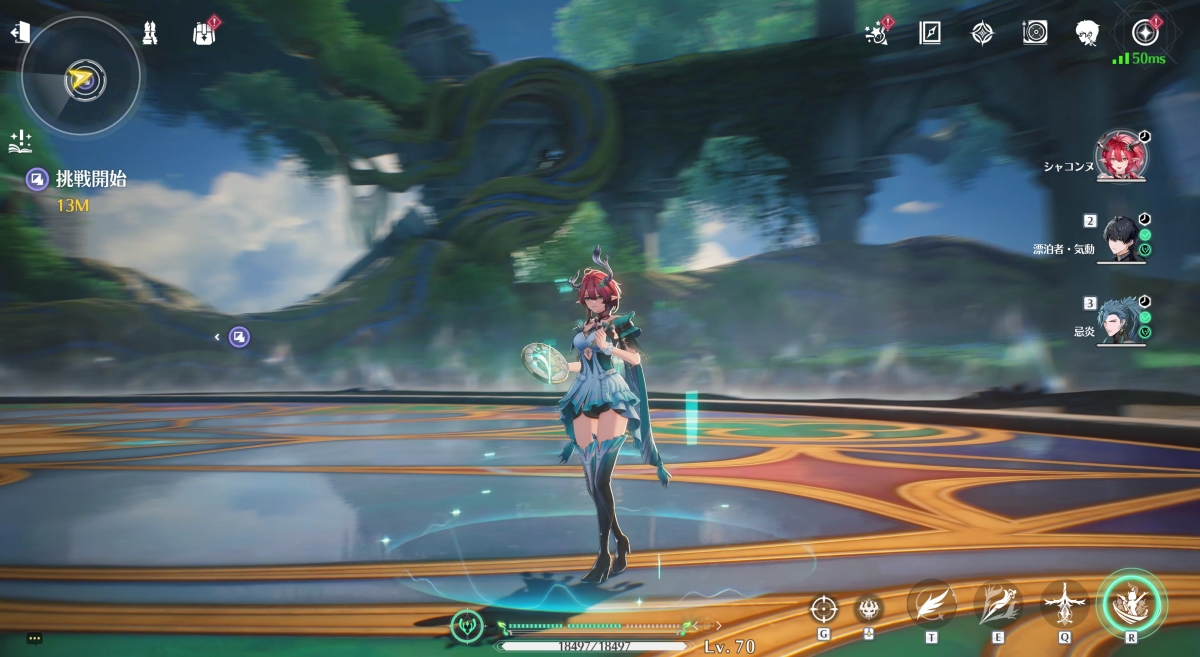Open the chess pieces team icon
Viewport: 1200px width, 657px height.
149,32
